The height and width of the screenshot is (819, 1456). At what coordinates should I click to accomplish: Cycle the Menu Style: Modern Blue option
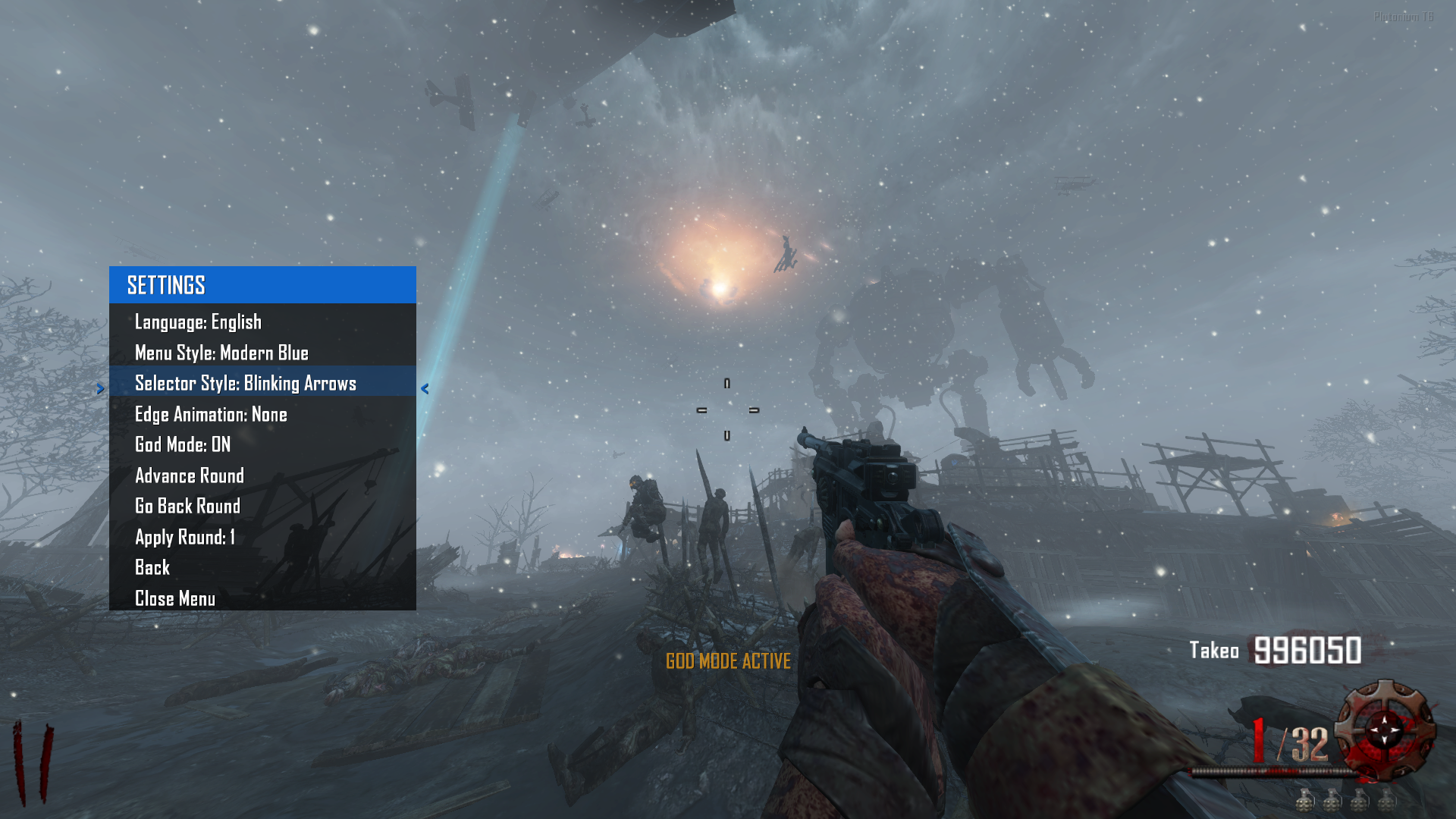tap(221, 353)
